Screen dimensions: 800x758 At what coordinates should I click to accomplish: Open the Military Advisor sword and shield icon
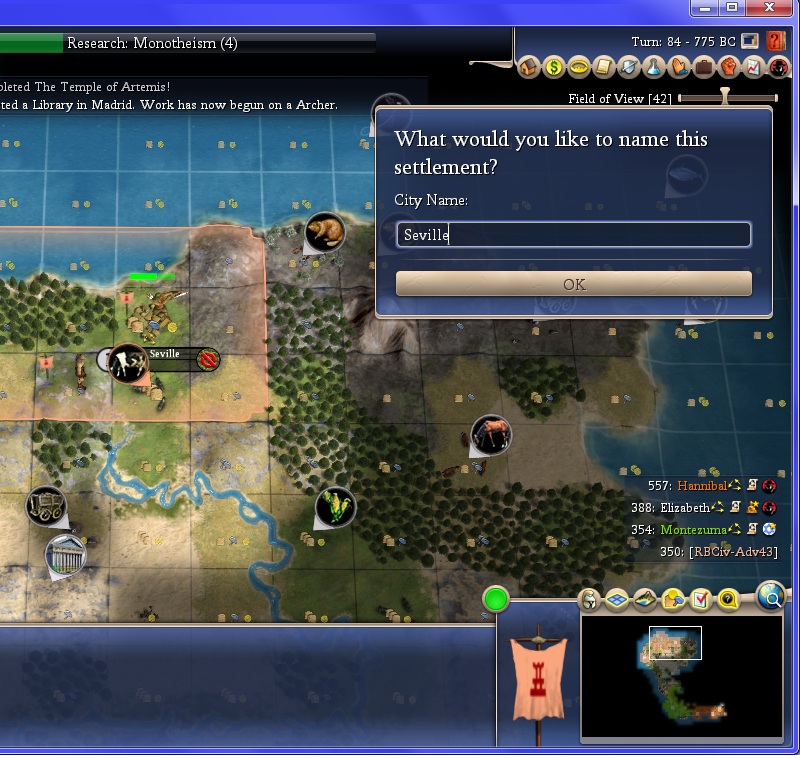click(630, 68)
